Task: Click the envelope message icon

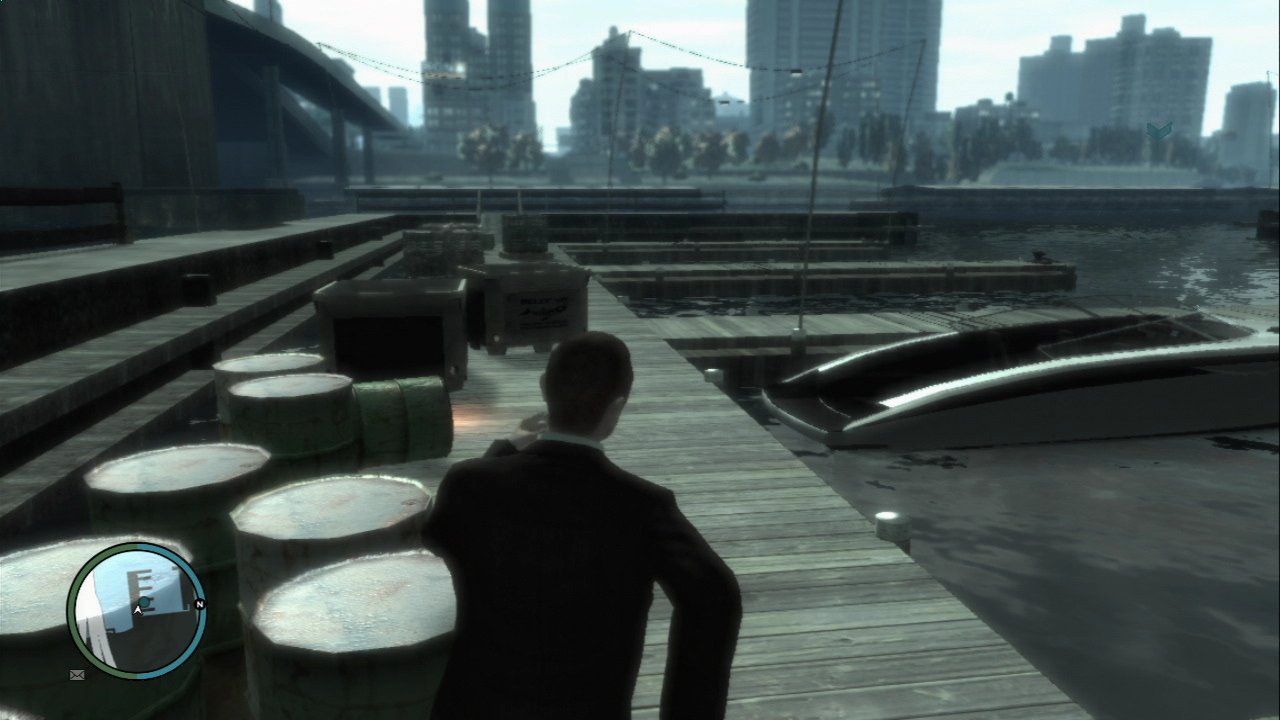Action: (77, 676)
